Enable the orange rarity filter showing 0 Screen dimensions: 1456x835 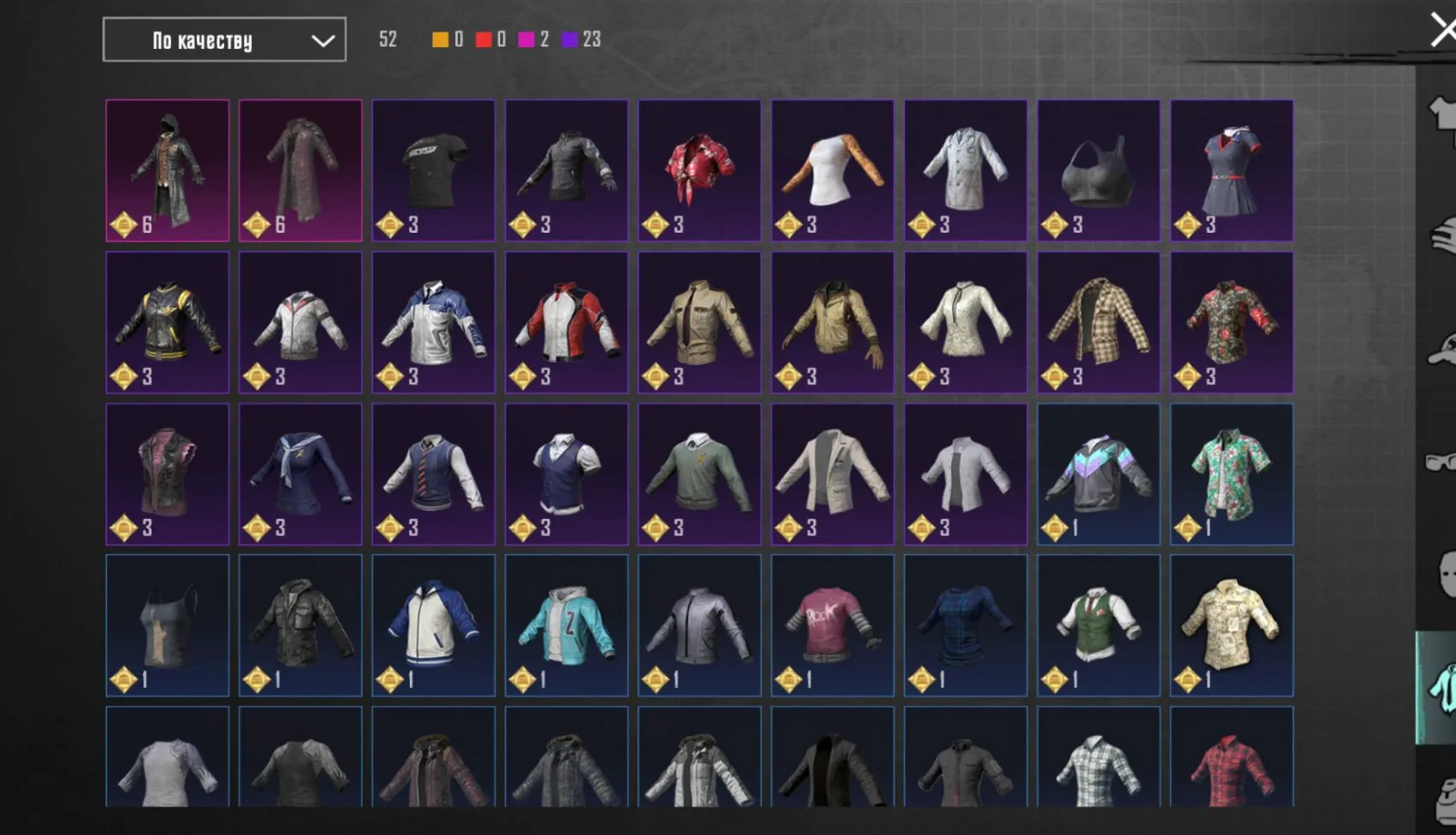(441, 39)
